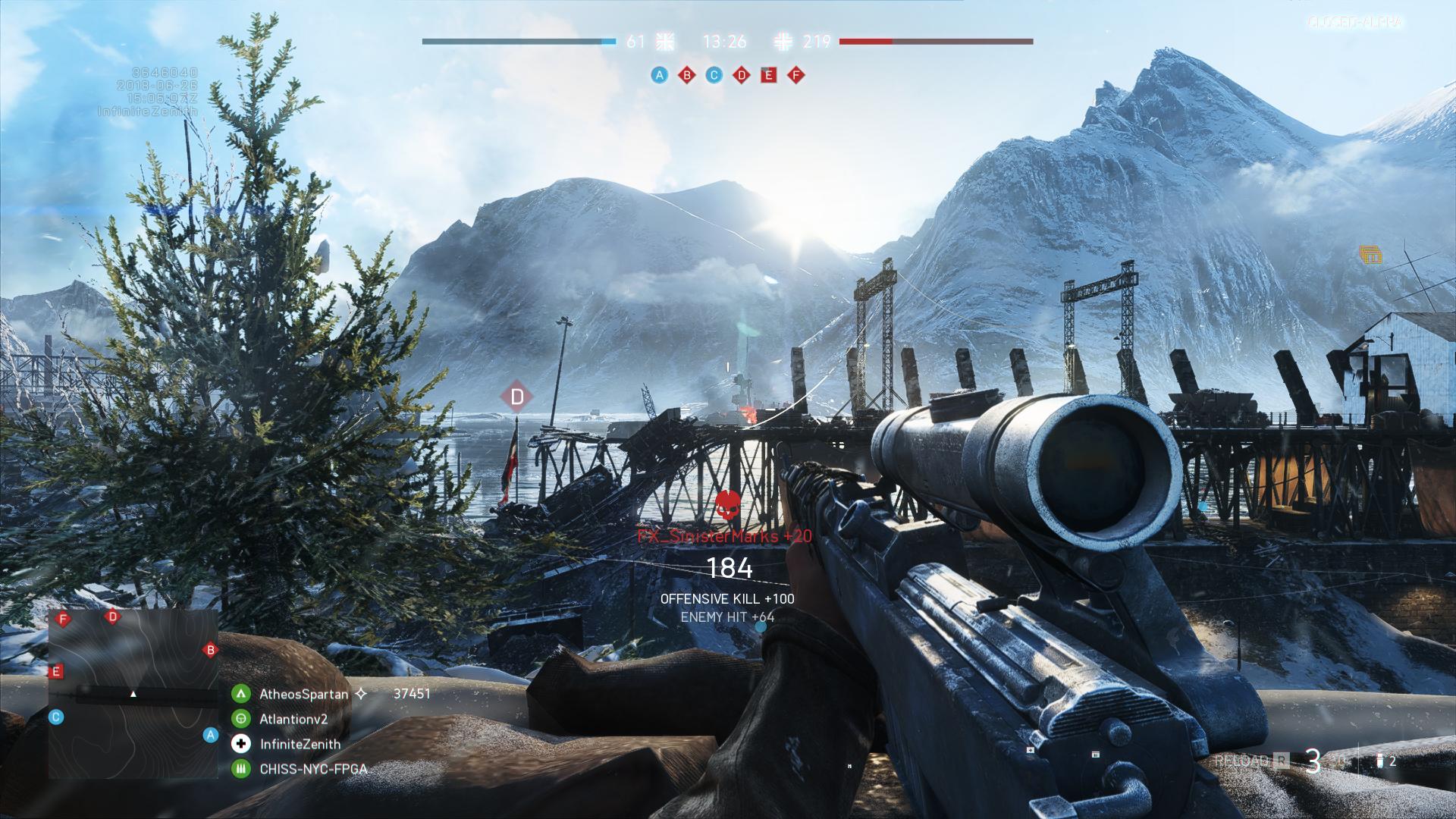
Task: Select squad member CHISS-NYC-FPGA
Action: [x=313, y=769]
